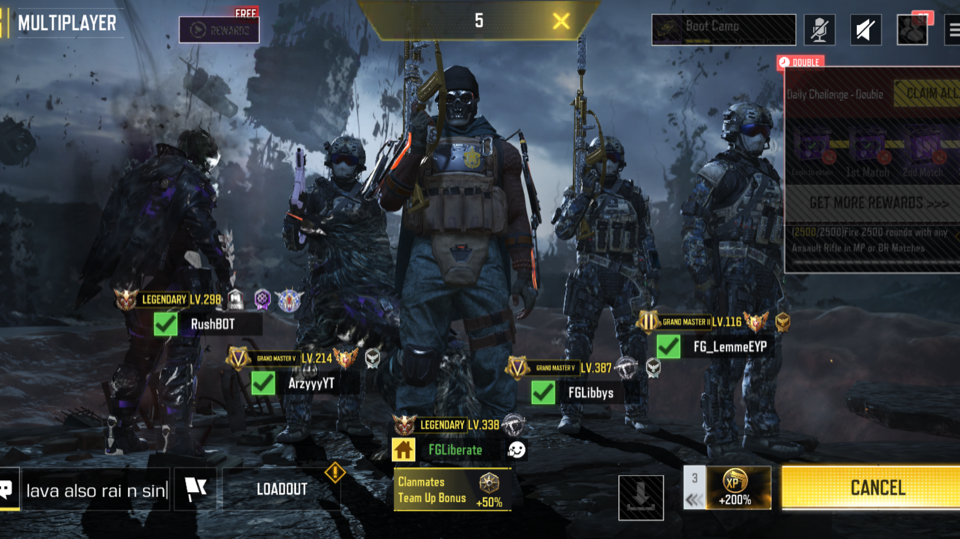Open the flag icon beside the chat box
This screenshot has width=960, height=539.
pos(194,489)
